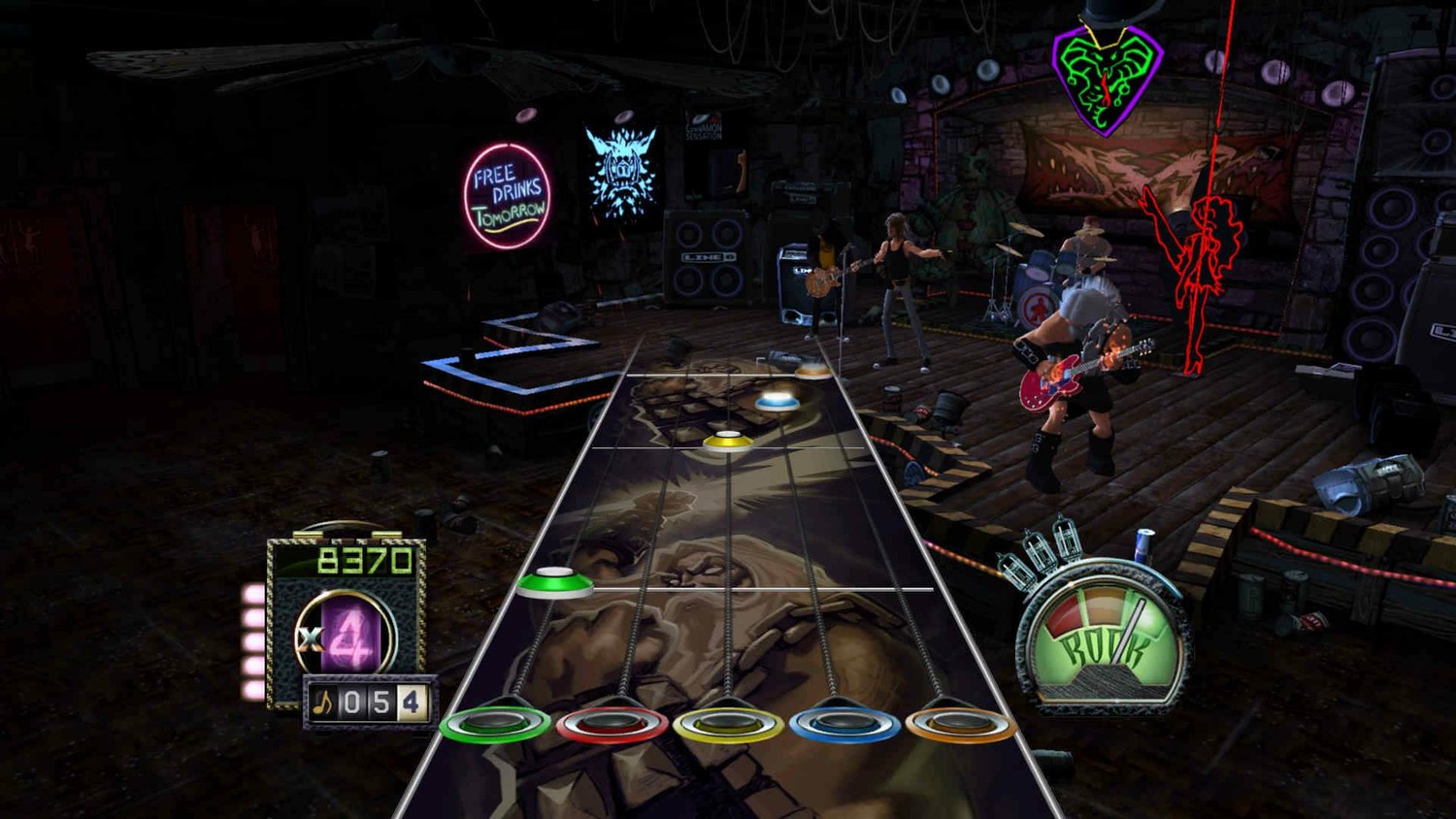Hit the green fret button
This screenshot has width=1456, height=819.
point(495,723)
